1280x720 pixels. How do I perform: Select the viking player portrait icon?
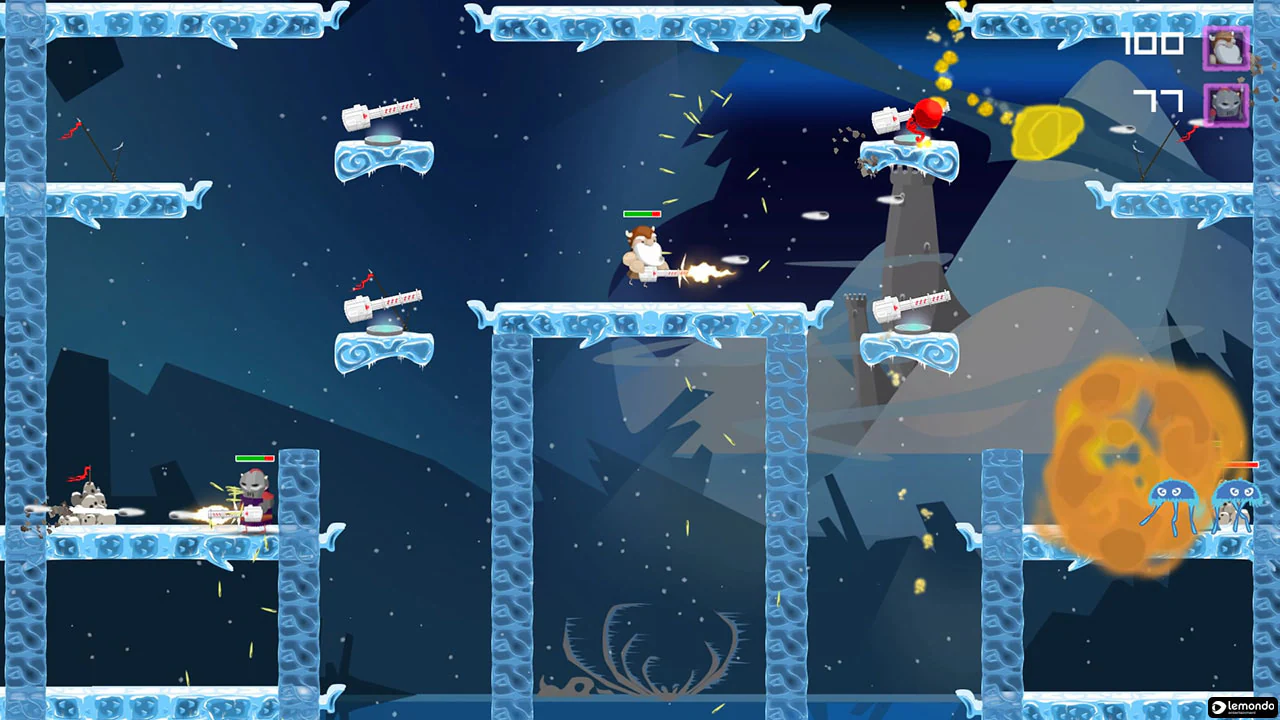tap(1226, 47)
